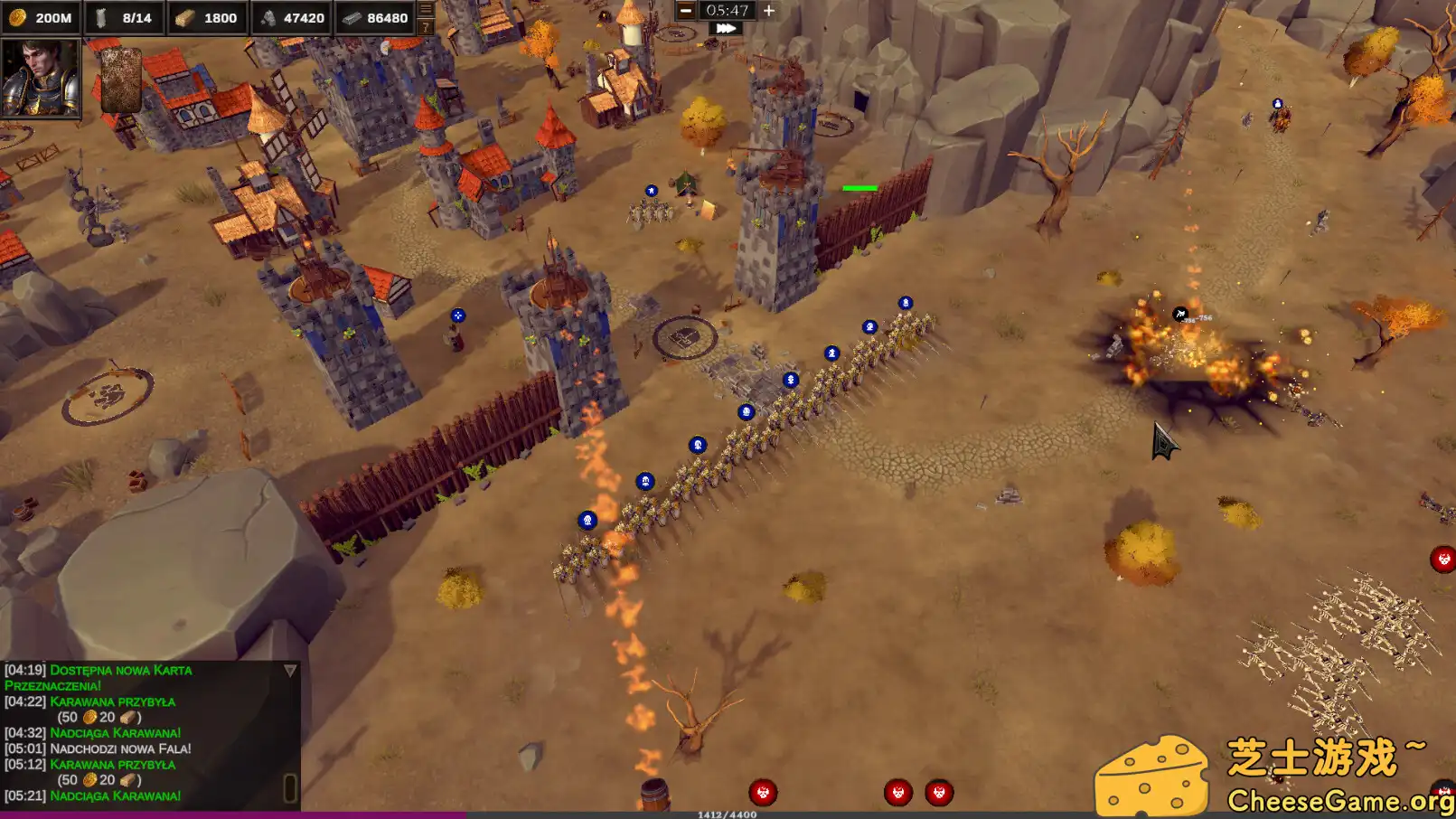Open the CheeseGame.org watermark link
1456x819 pixels.
1339,801
